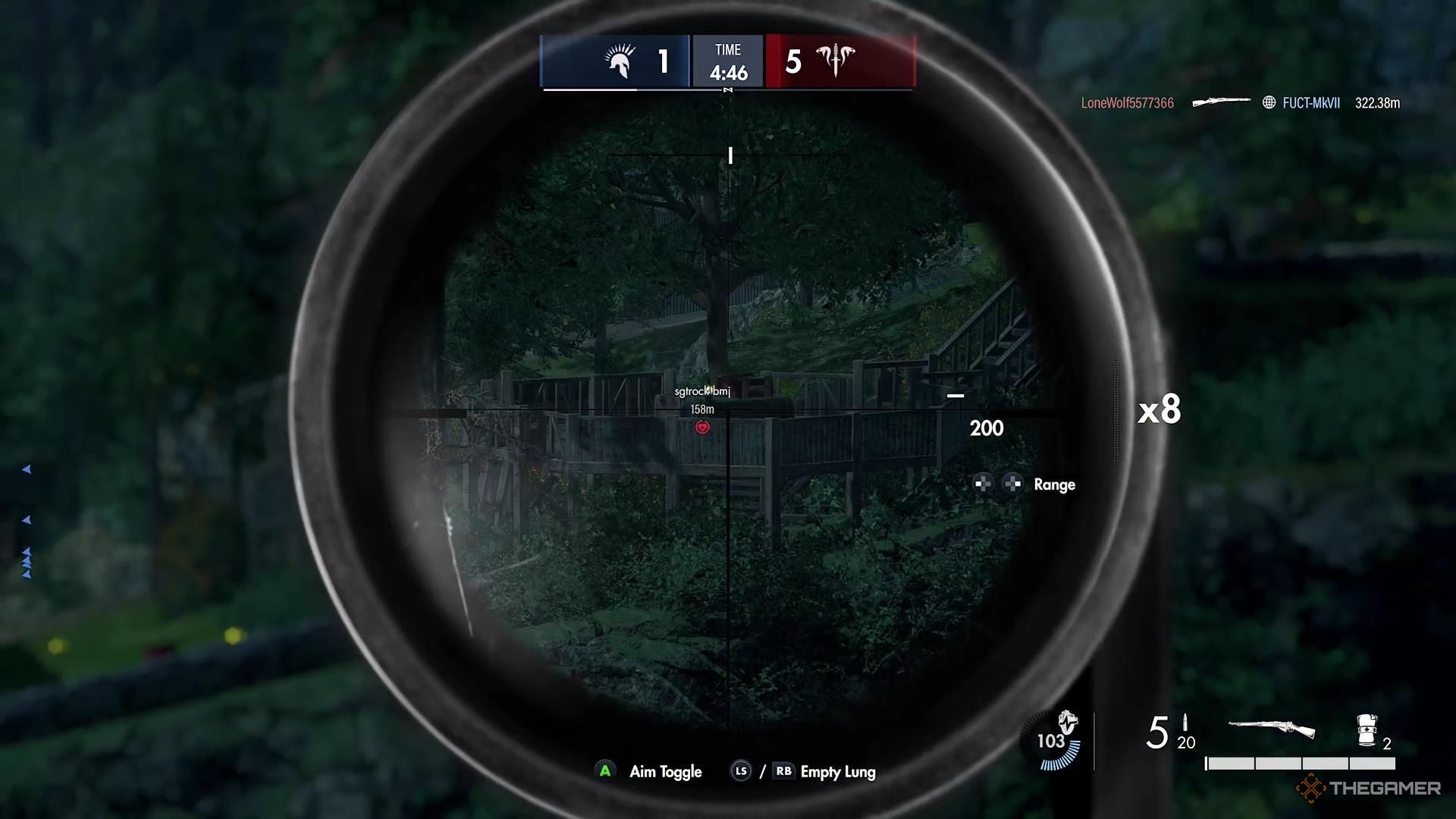This screenshot has height=819, width=1456.
Task: Click the TheGamer watermark logo
Action: [1369, 789]
